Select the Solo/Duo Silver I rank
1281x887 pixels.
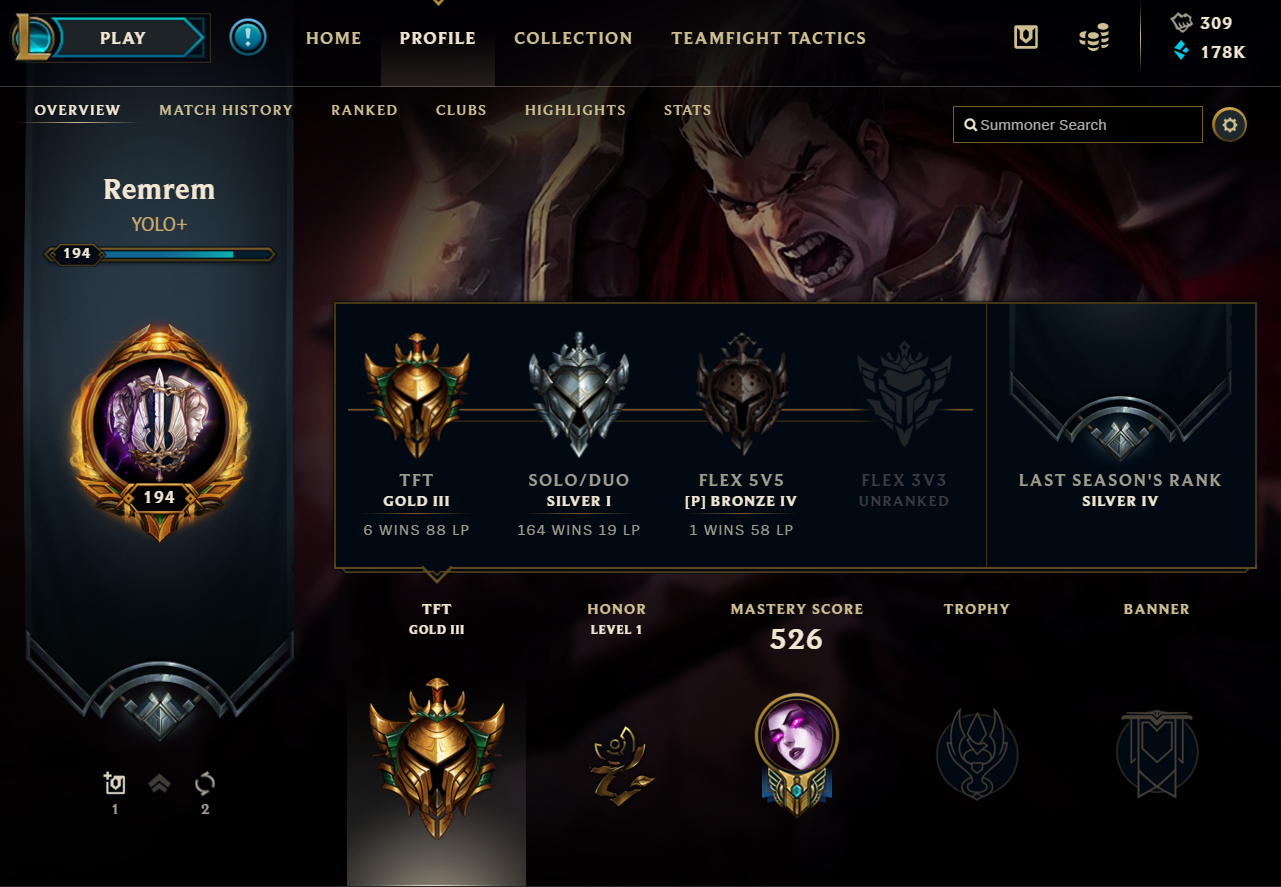(579, 395)
